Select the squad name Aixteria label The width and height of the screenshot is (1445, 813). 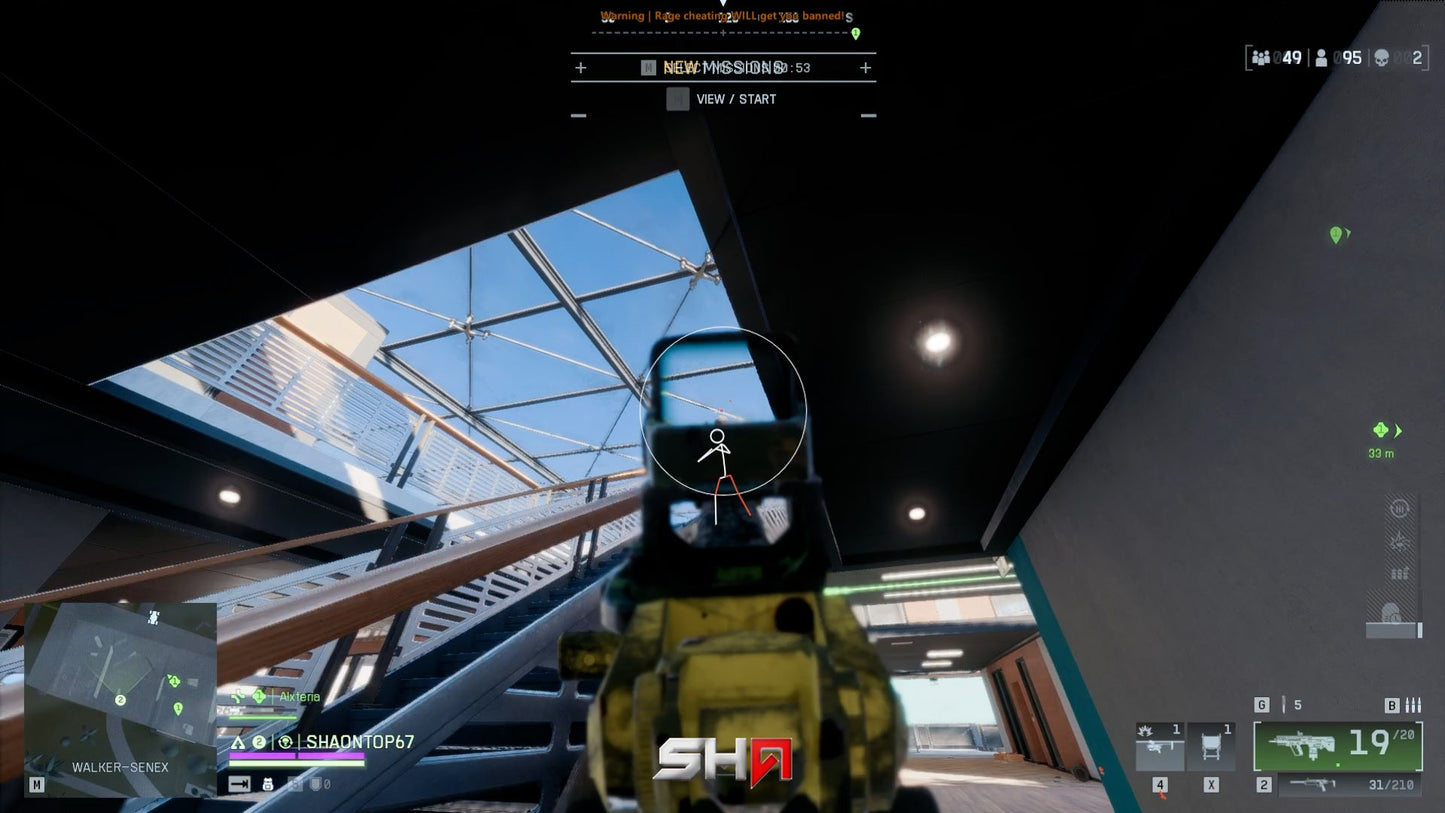[300, 697]
